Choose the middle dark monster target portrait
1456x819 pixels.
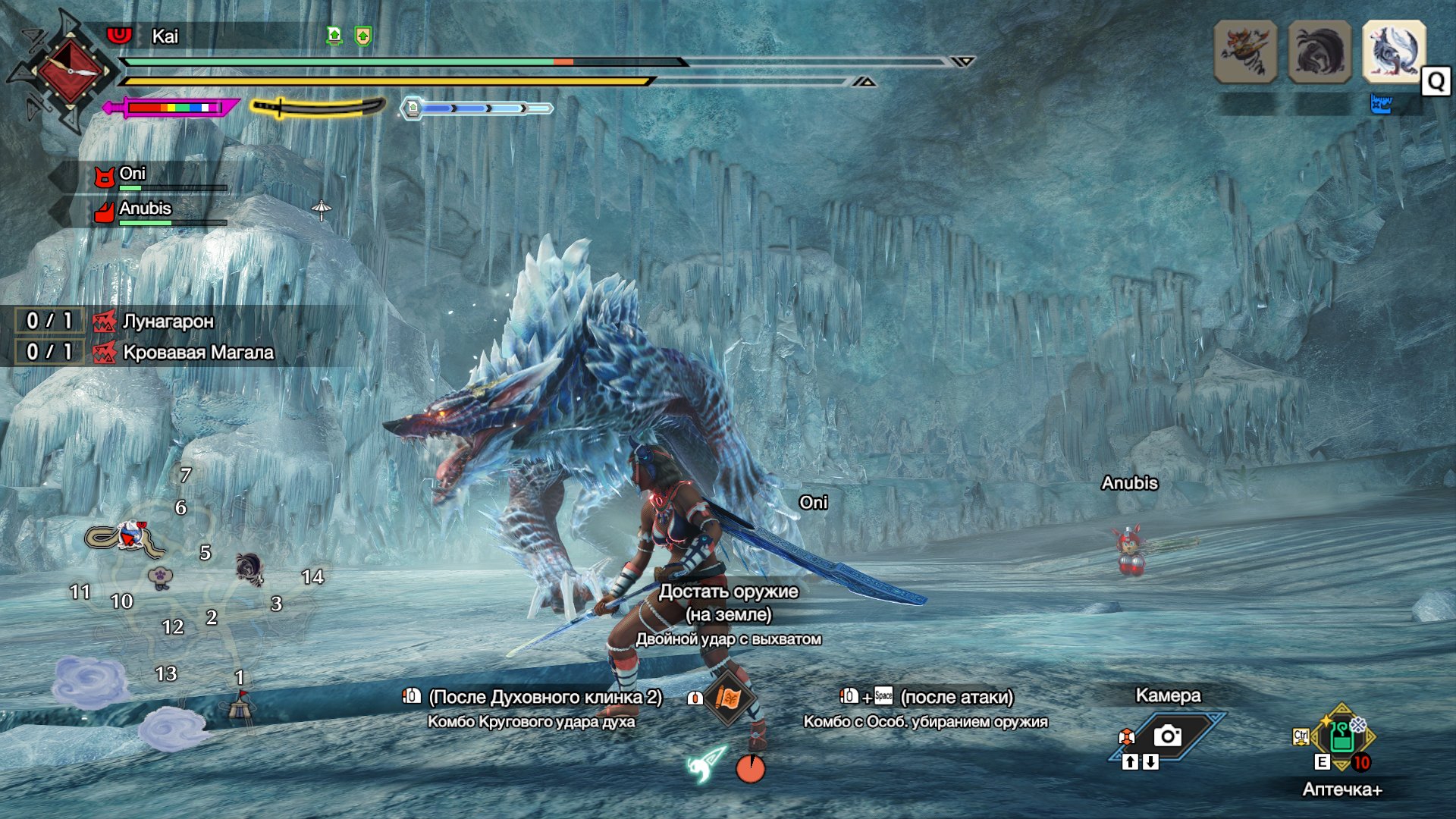click(1319, 52)
